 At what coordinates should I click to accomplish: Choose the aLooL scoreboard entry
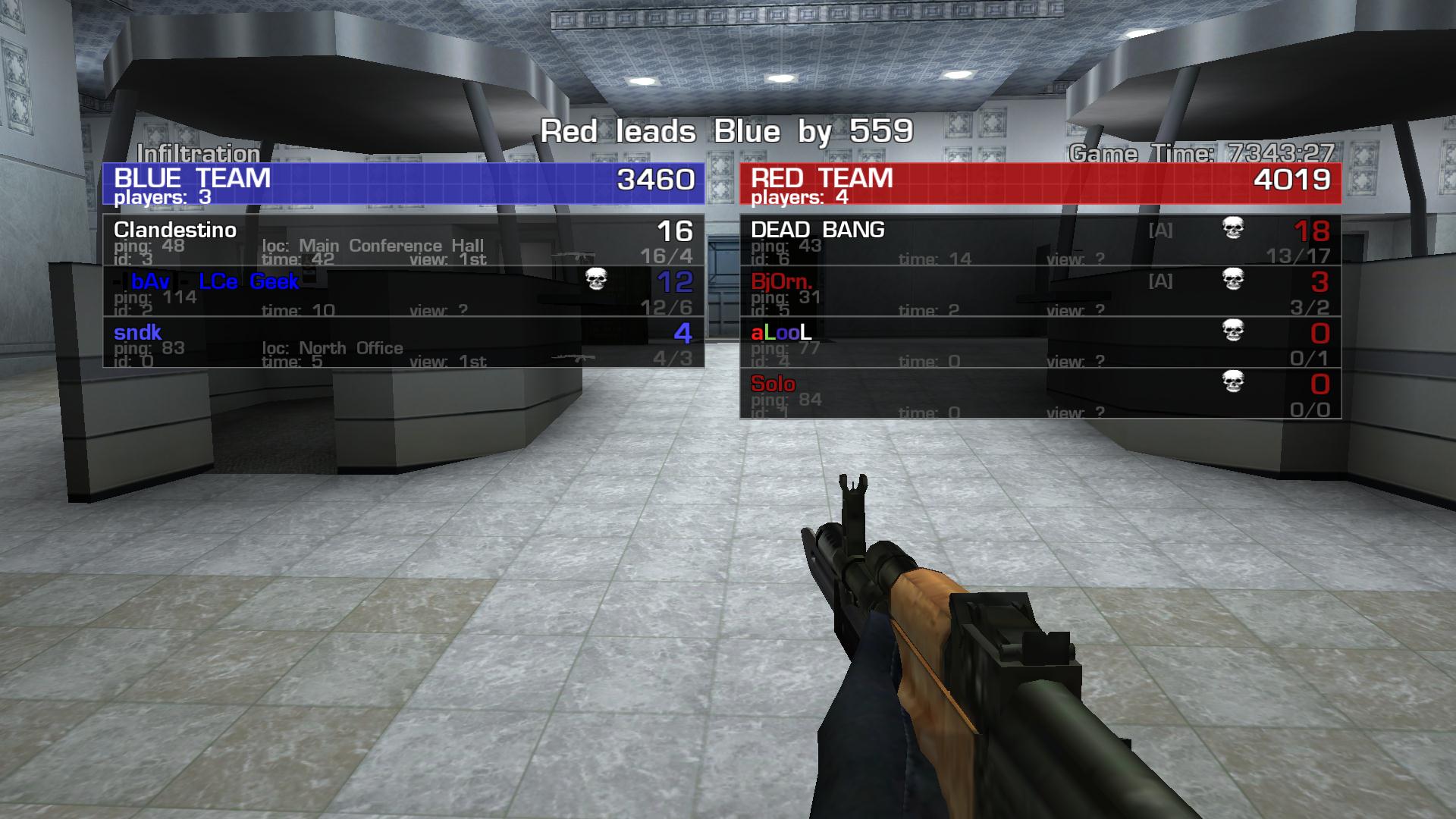tap(1040, 343)
